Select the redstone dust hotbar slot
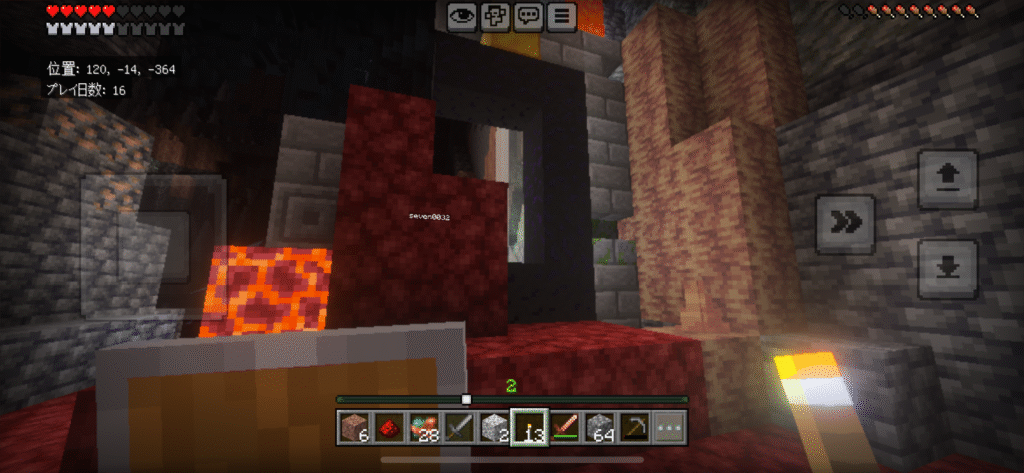 pyautogui.click(x=390, y=427)
